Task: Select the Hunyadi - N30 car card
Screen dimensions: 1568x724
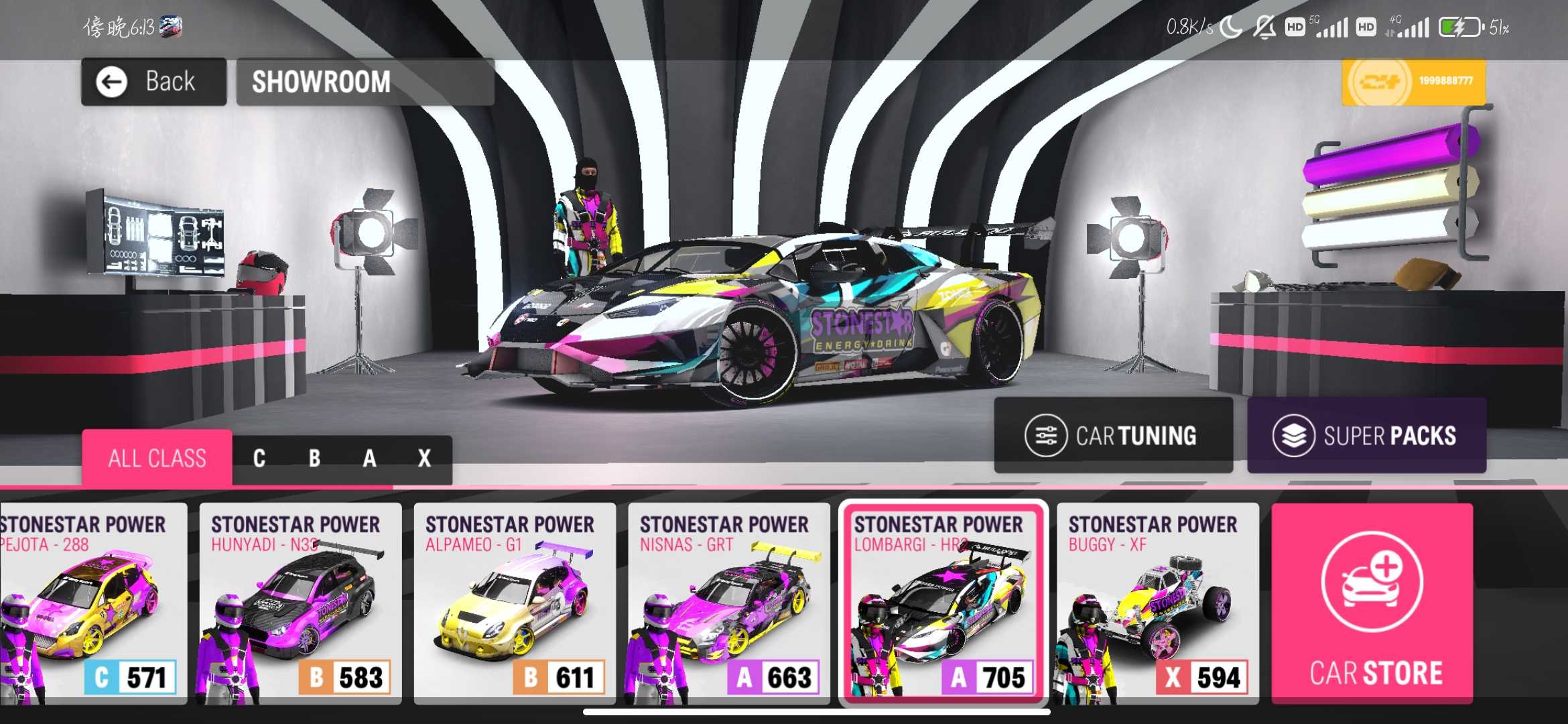Action: [300, 603]
